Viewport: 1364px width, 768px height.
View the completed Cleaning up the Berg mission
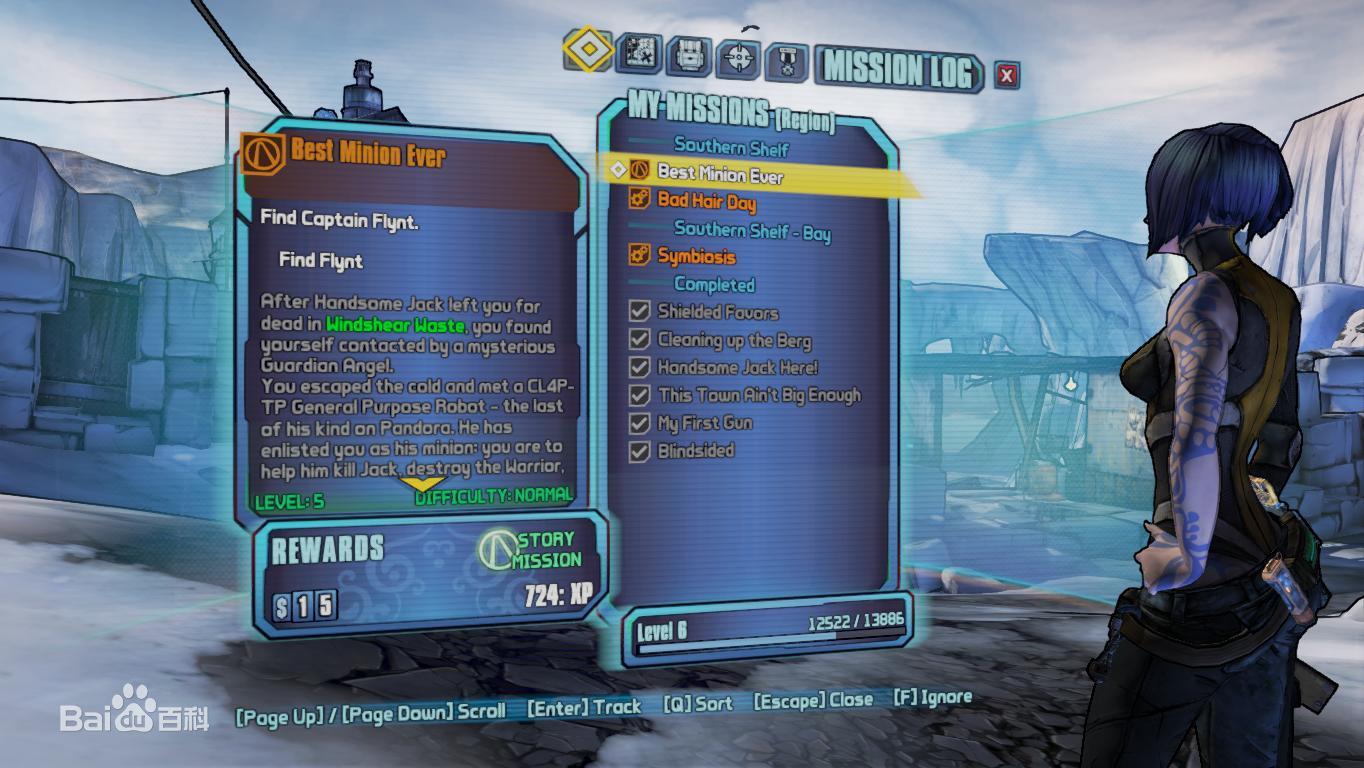tap(734, 340)
